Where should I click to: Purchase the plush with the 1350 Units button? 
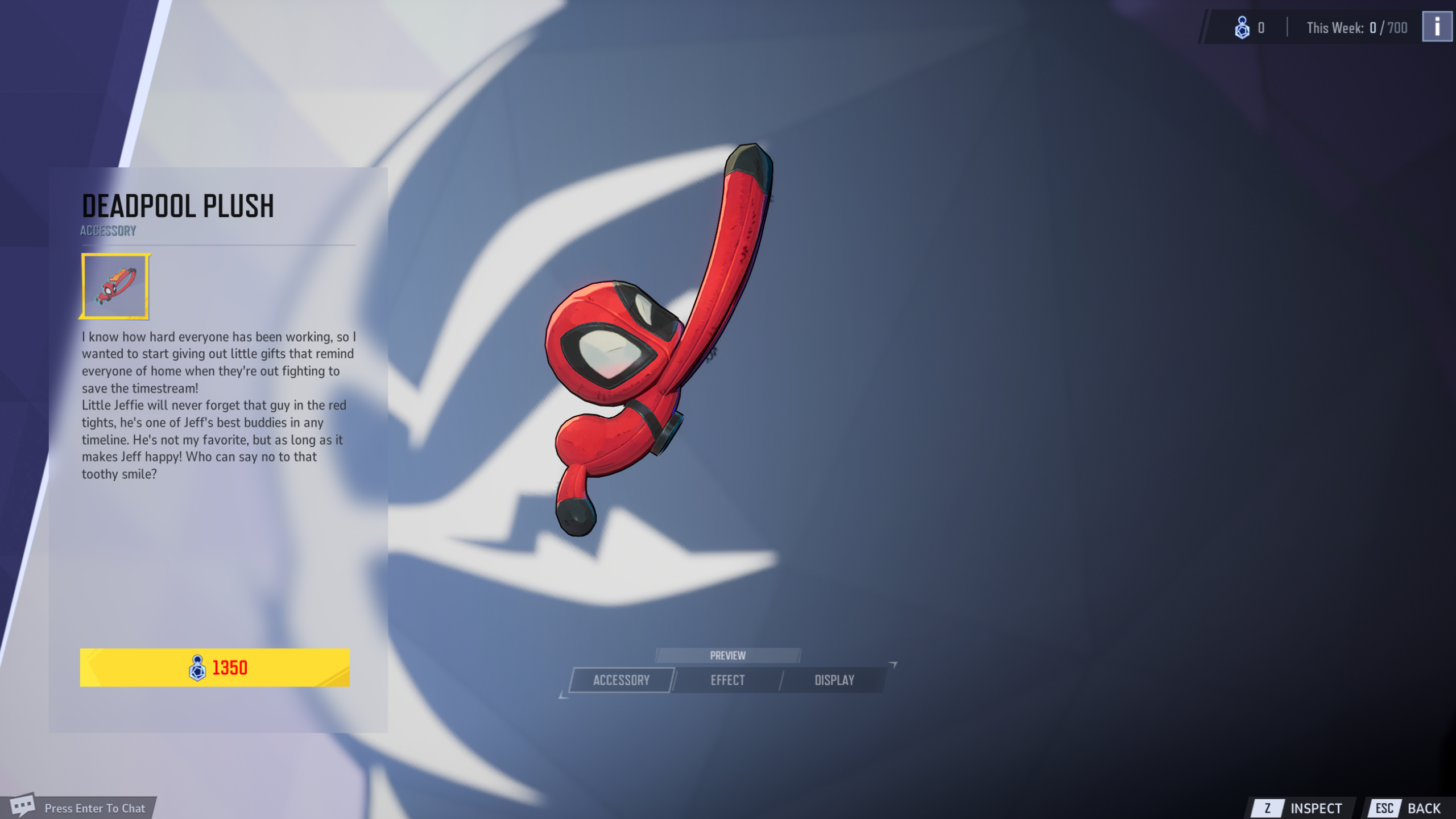tap(215, 668)
